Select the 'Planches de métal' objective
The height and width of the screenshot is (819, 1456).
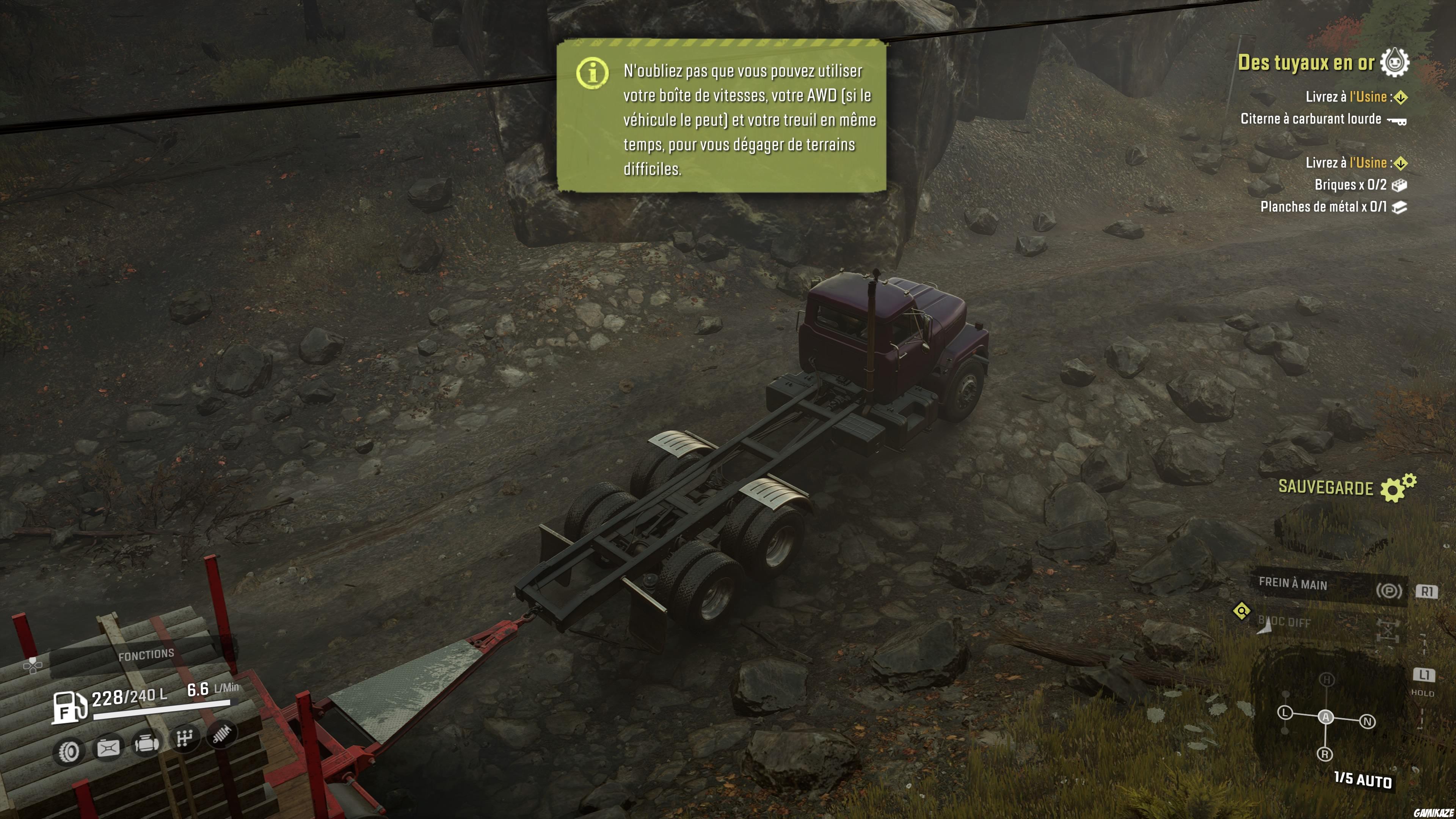click(1323, 207)
